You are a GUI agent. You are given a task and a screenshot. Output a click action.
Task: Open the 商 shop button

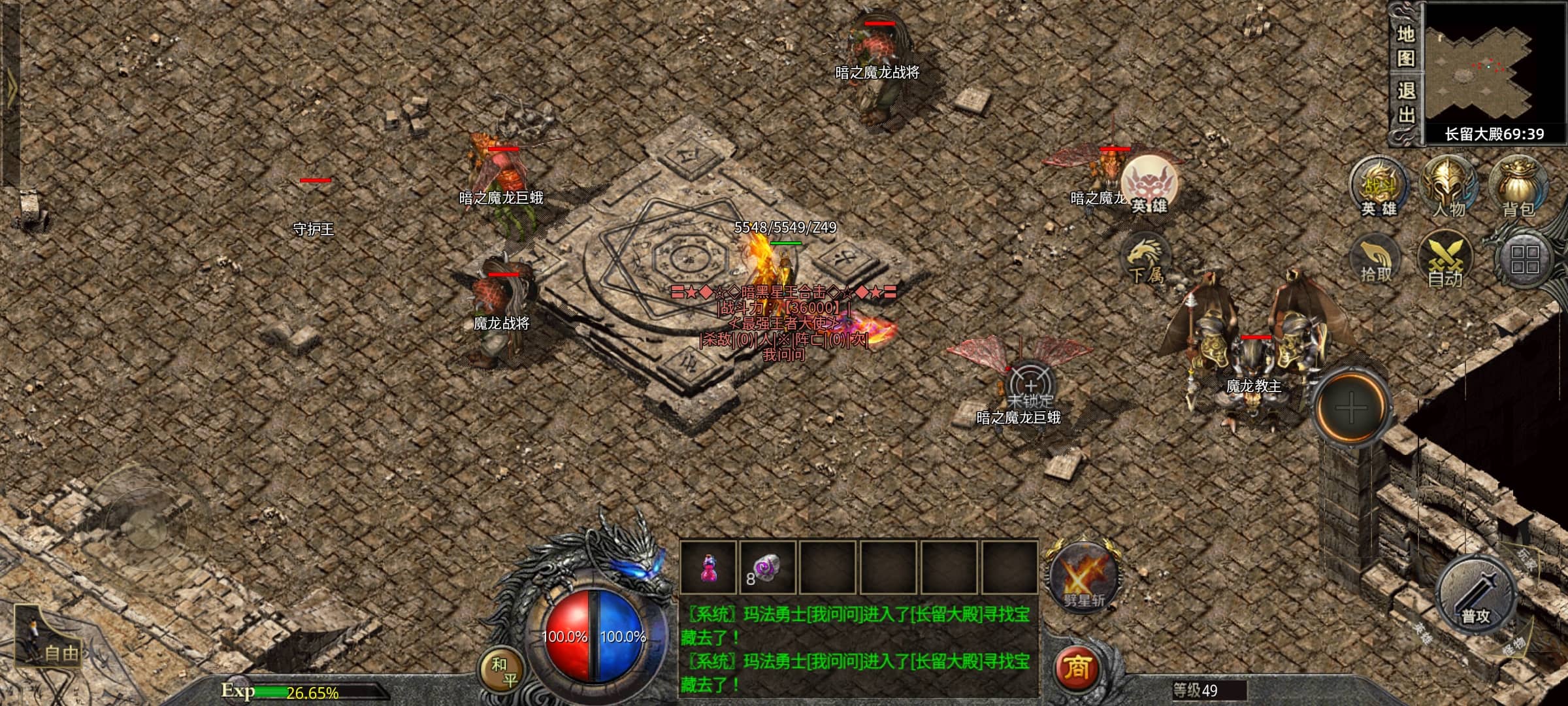pos(1077,668)
